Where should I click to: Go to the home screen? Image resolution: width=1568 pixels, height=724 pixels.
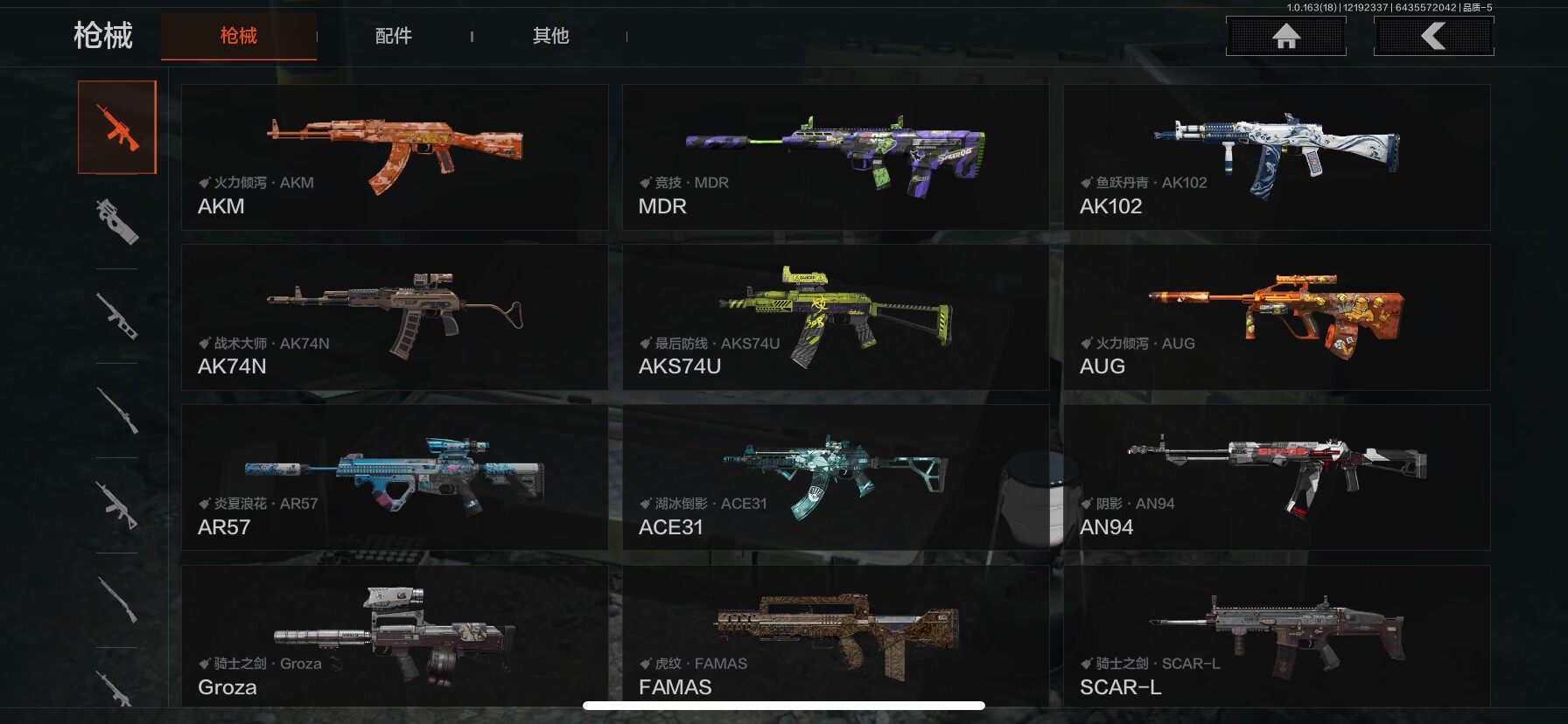1285,36
